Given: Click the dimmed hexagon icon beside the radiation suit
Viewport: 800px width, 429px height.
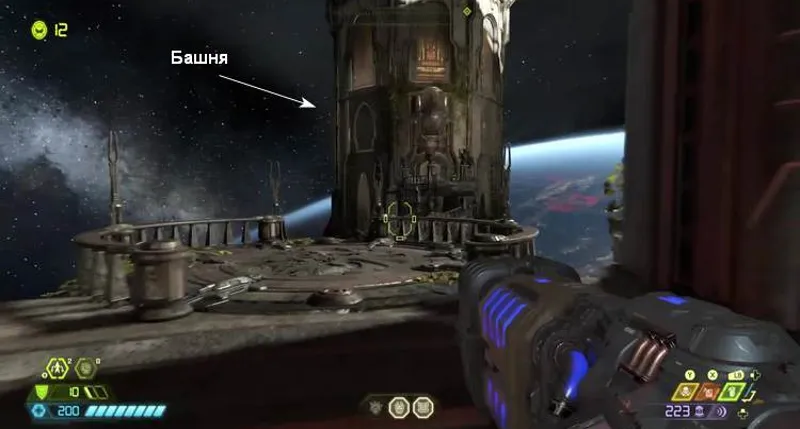Looking at the screenshot, I should [84, 368].
